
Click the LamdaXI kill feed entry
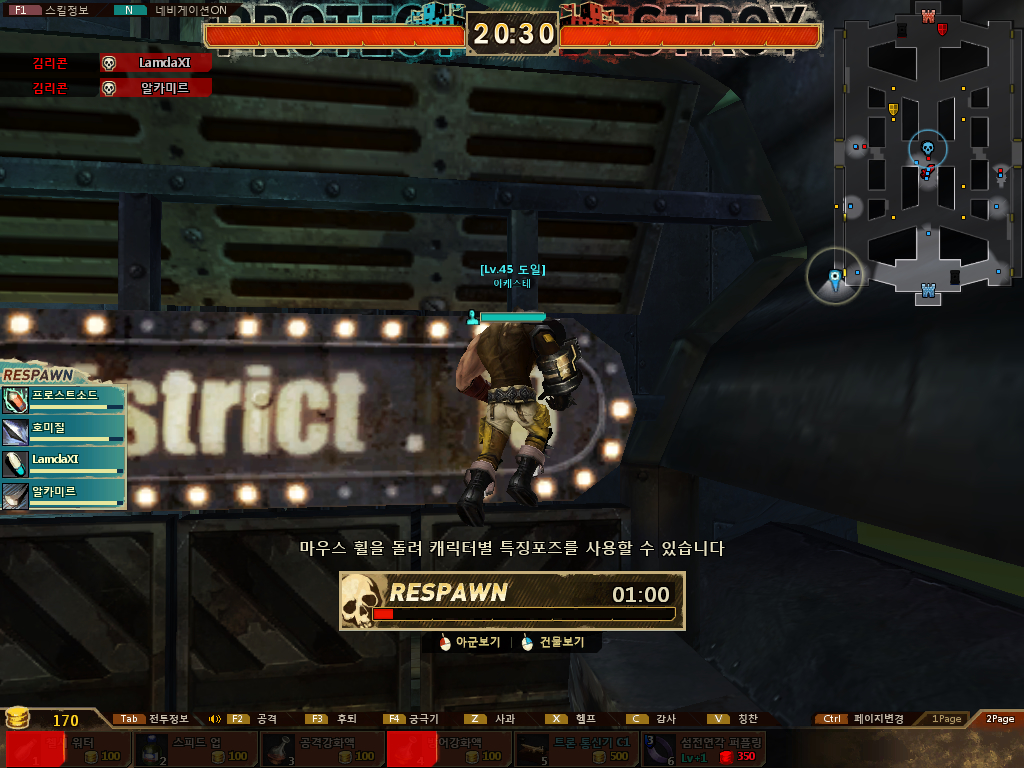pyautogui.click(x=156, y=63)
